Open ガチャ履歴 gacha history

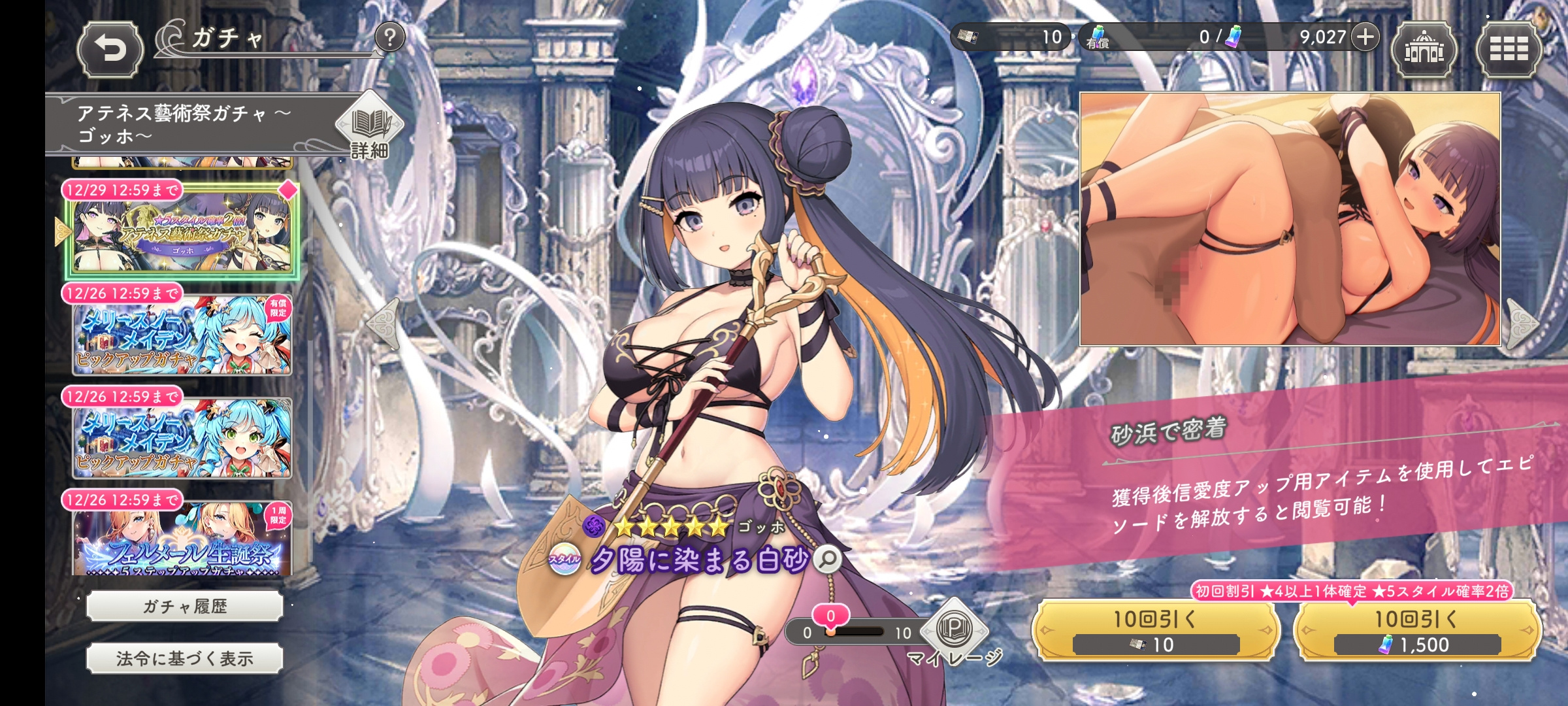click(x=185, y=607)
